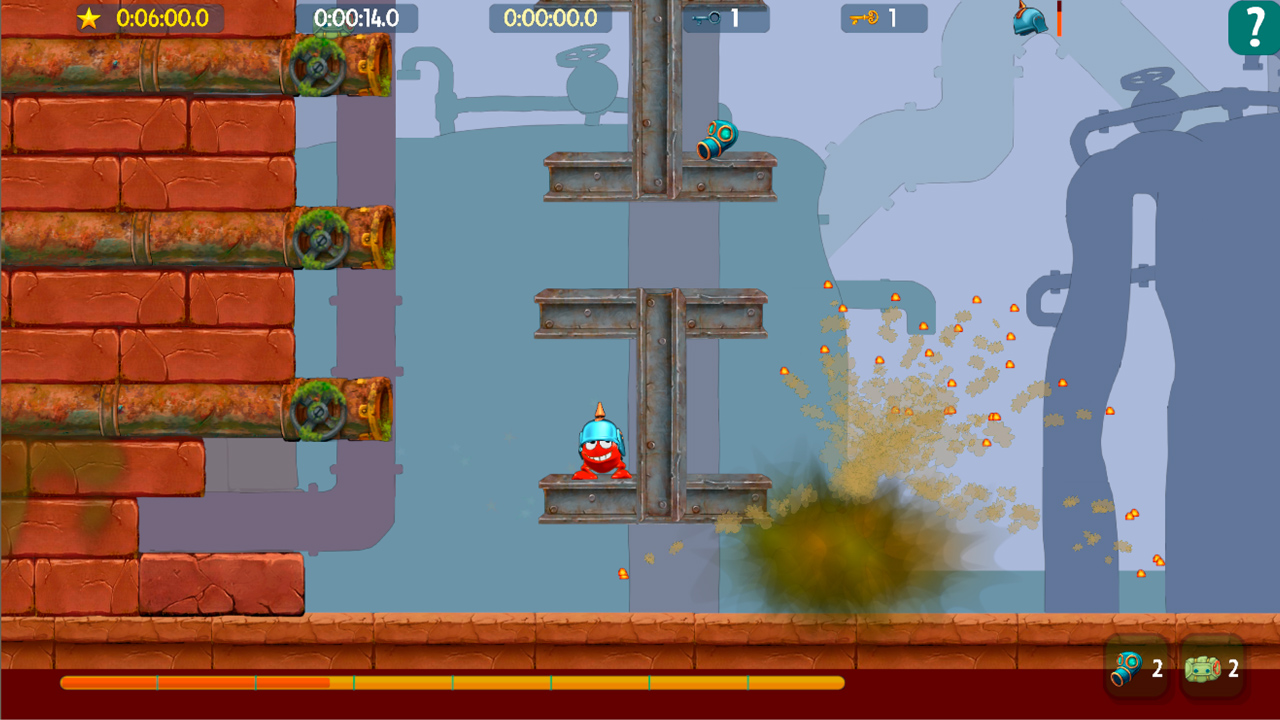Image resolution: width=1280 pixels, height=720 pixels.
Task: Open the help panel via the question mark
Action: coord(1253,24)
